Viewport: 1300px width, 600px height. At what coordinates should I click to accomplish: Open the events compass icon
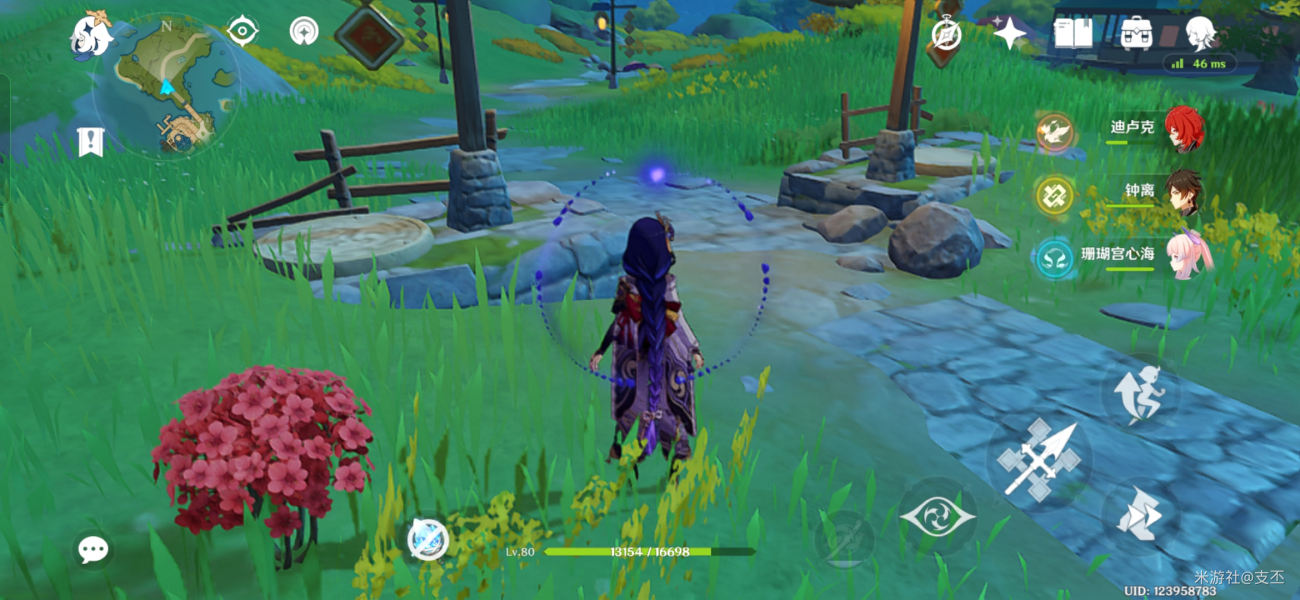946,35
